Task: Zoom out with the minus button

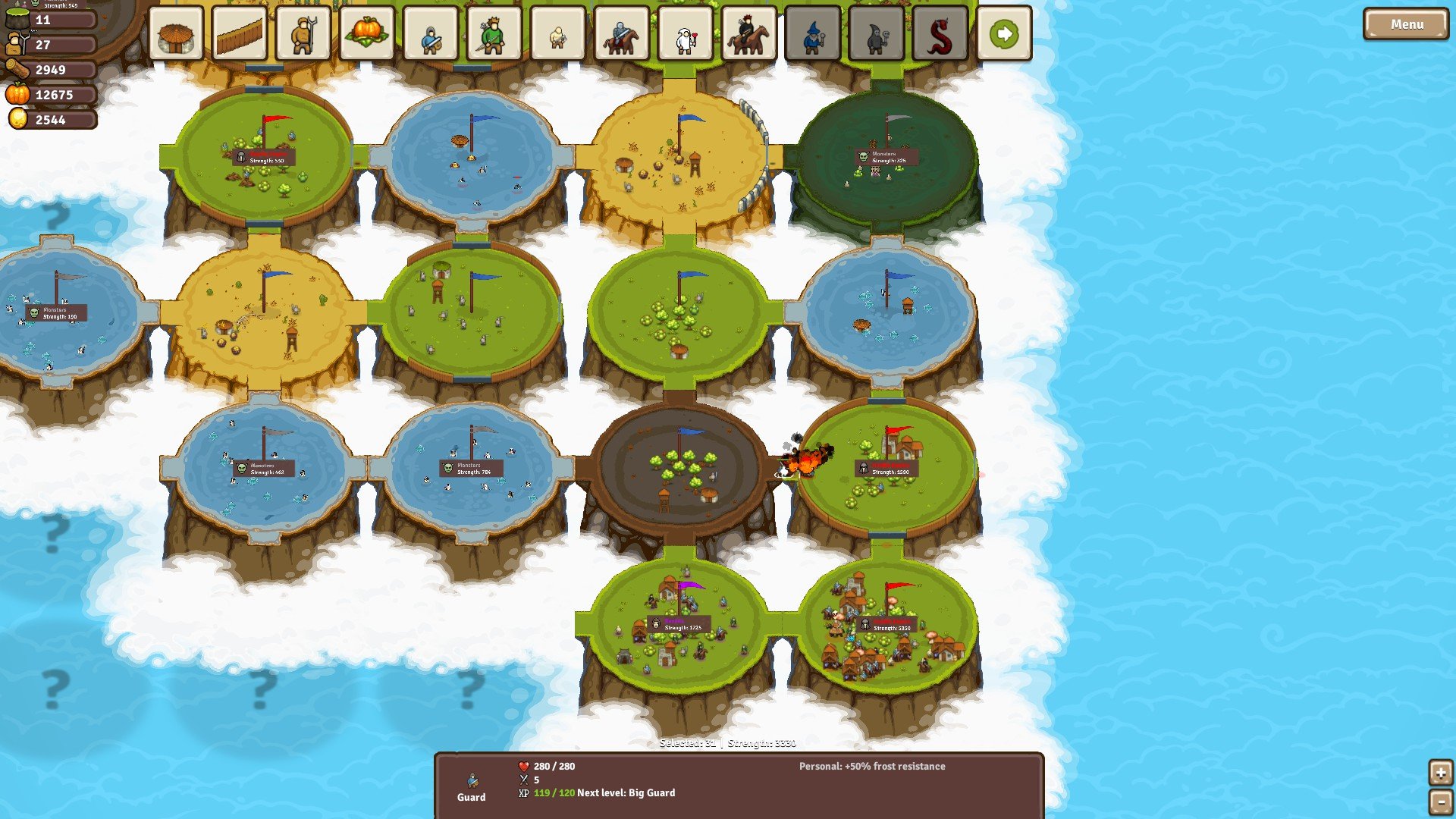Action: [1440, 802]
